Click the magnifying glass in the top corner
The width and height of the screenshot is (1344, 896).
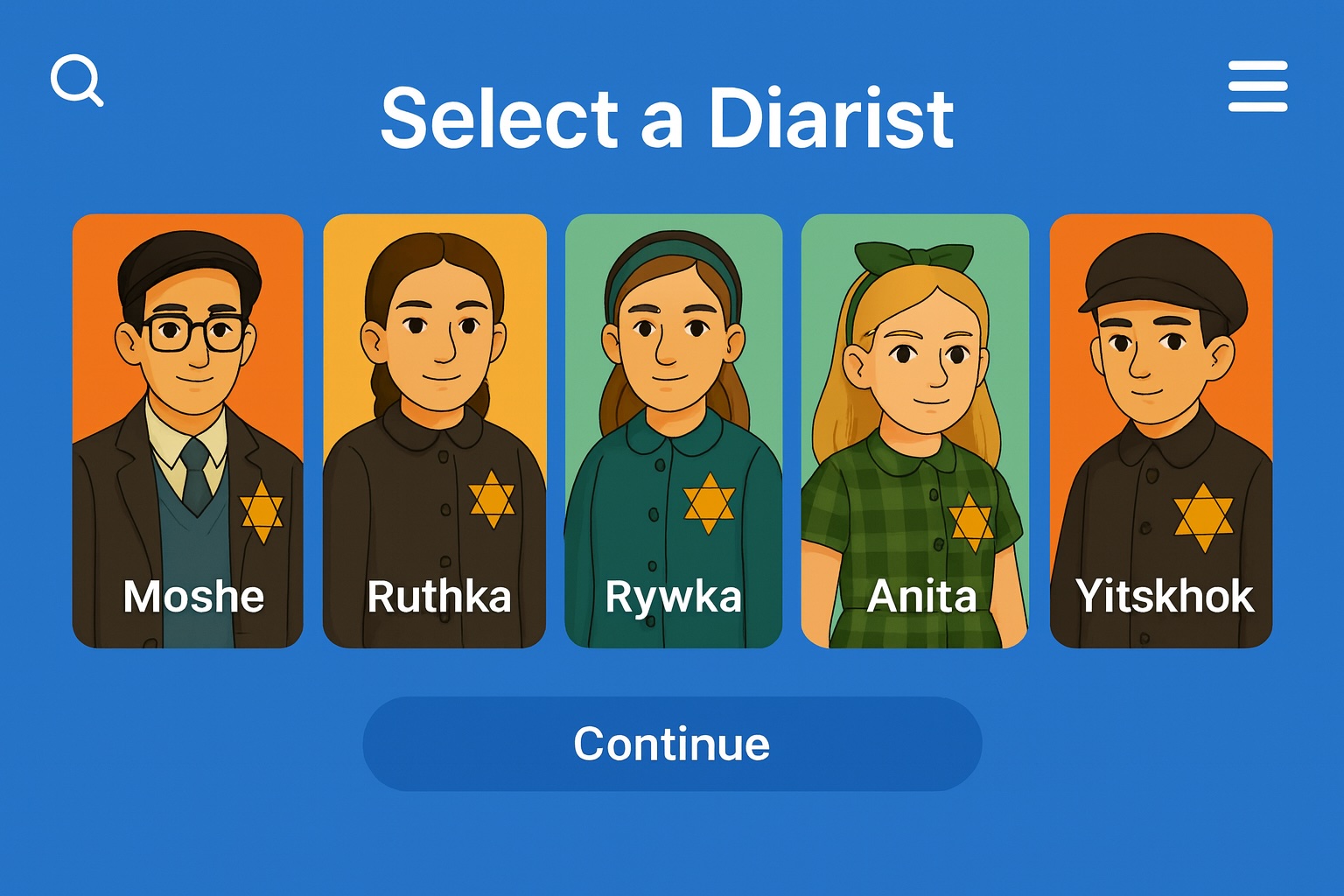tap(78, 80)
